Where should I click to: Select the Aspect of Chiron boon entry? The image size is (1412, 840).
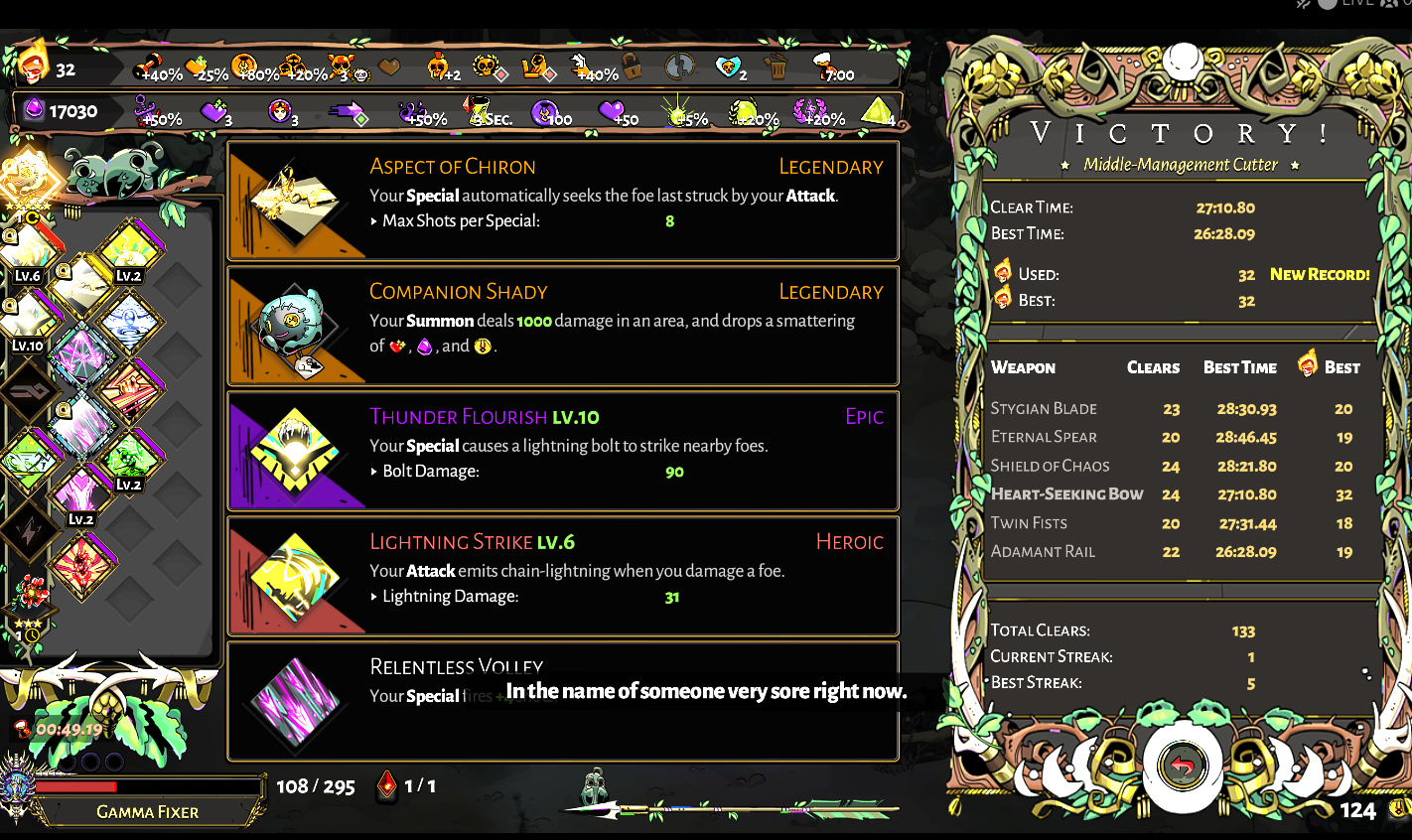(563, 201)
